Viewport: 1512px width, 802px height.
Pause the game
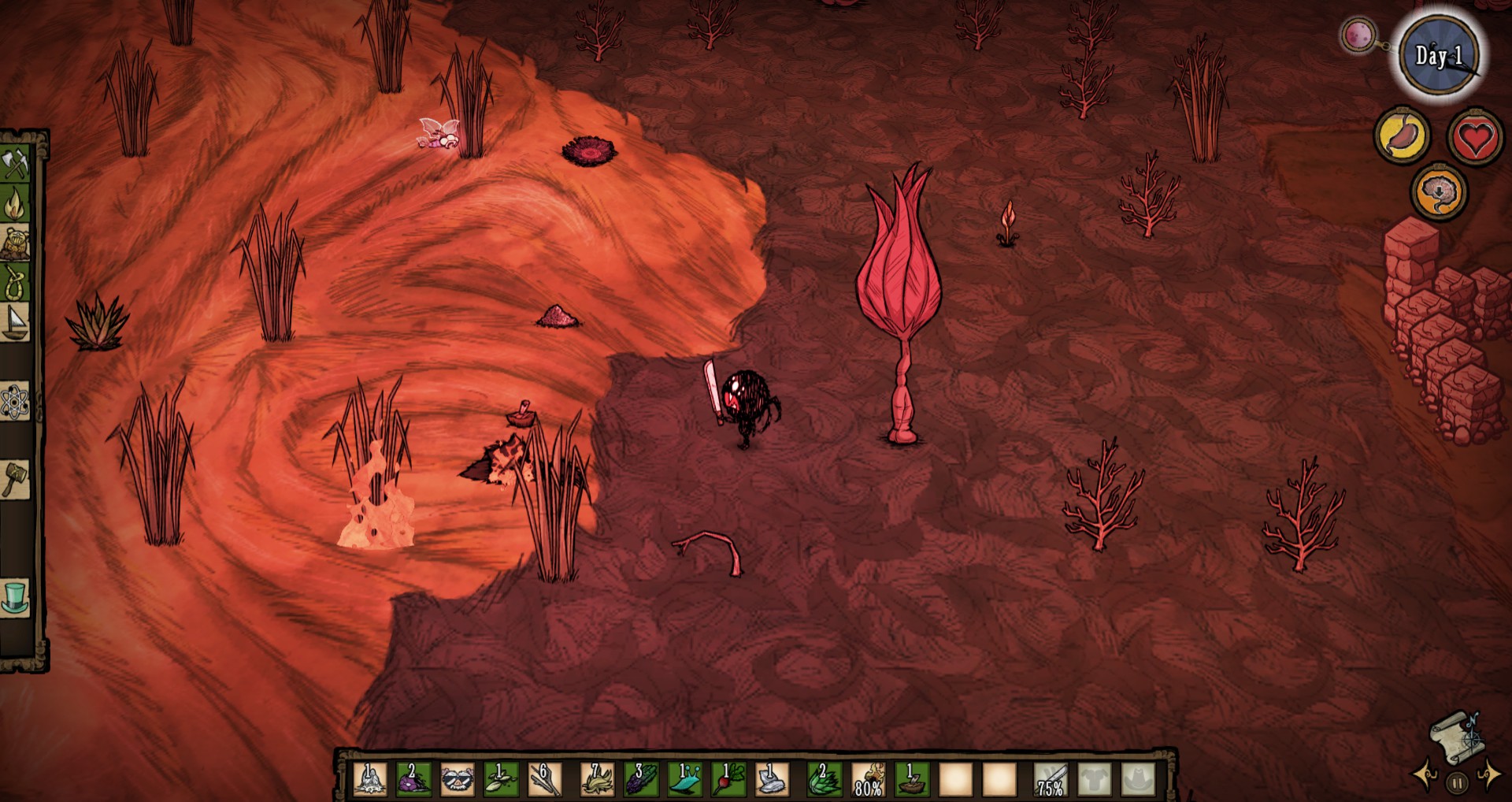(1457, 783)
